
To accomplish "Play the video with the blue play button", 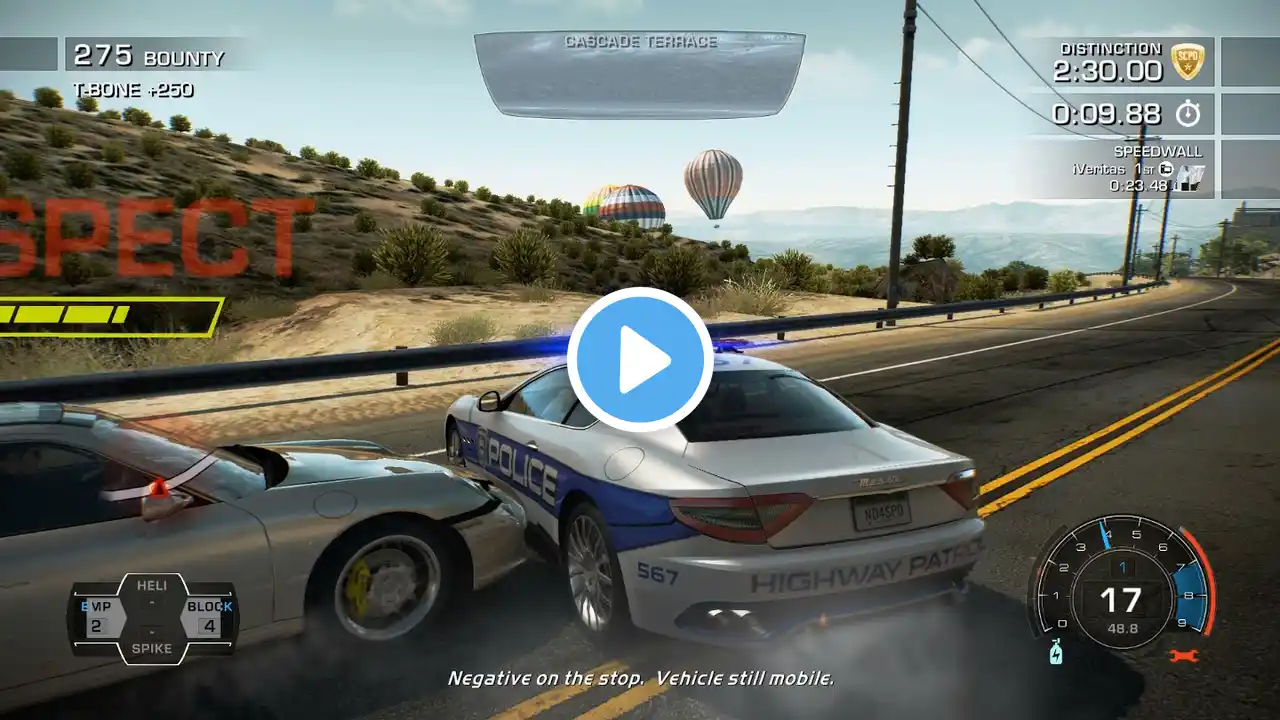I will click(x=640, y=360).
